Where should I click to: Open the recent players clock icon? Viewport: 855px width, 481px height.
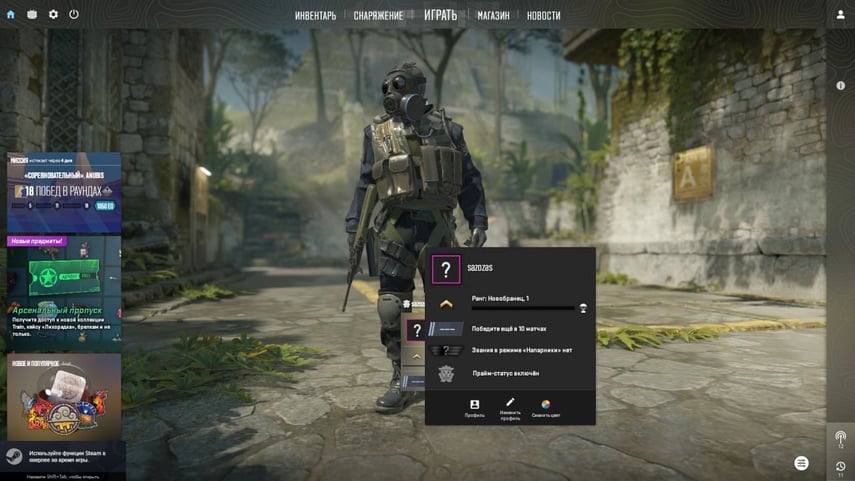coord(840,466)
